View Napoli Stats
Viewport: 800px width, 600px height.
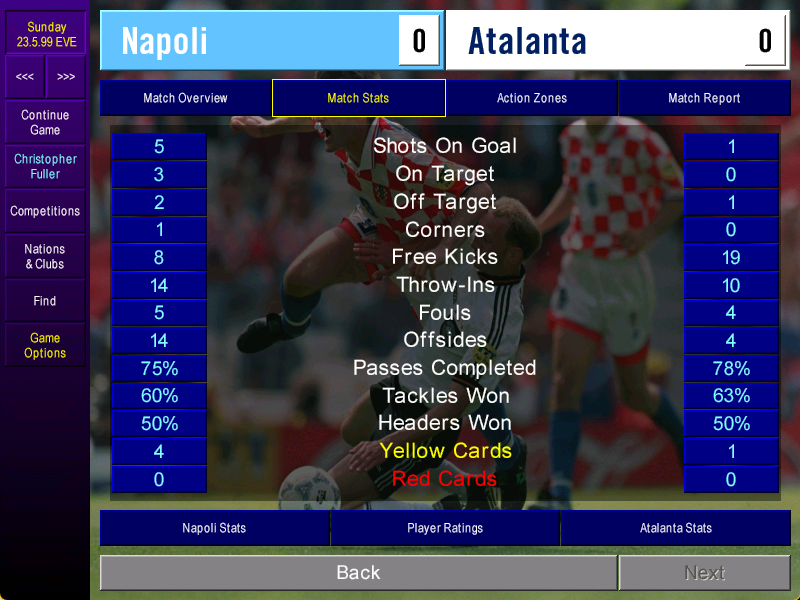(214, 528)
